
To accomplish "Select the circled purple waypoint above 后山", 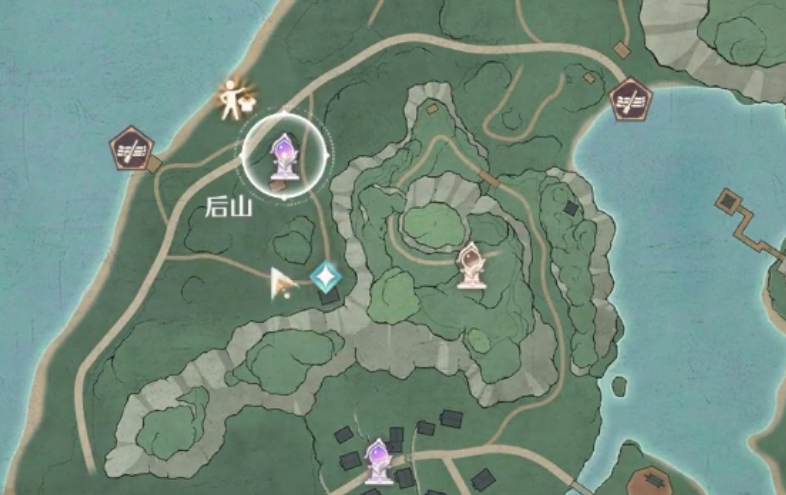I will point(284,155).
